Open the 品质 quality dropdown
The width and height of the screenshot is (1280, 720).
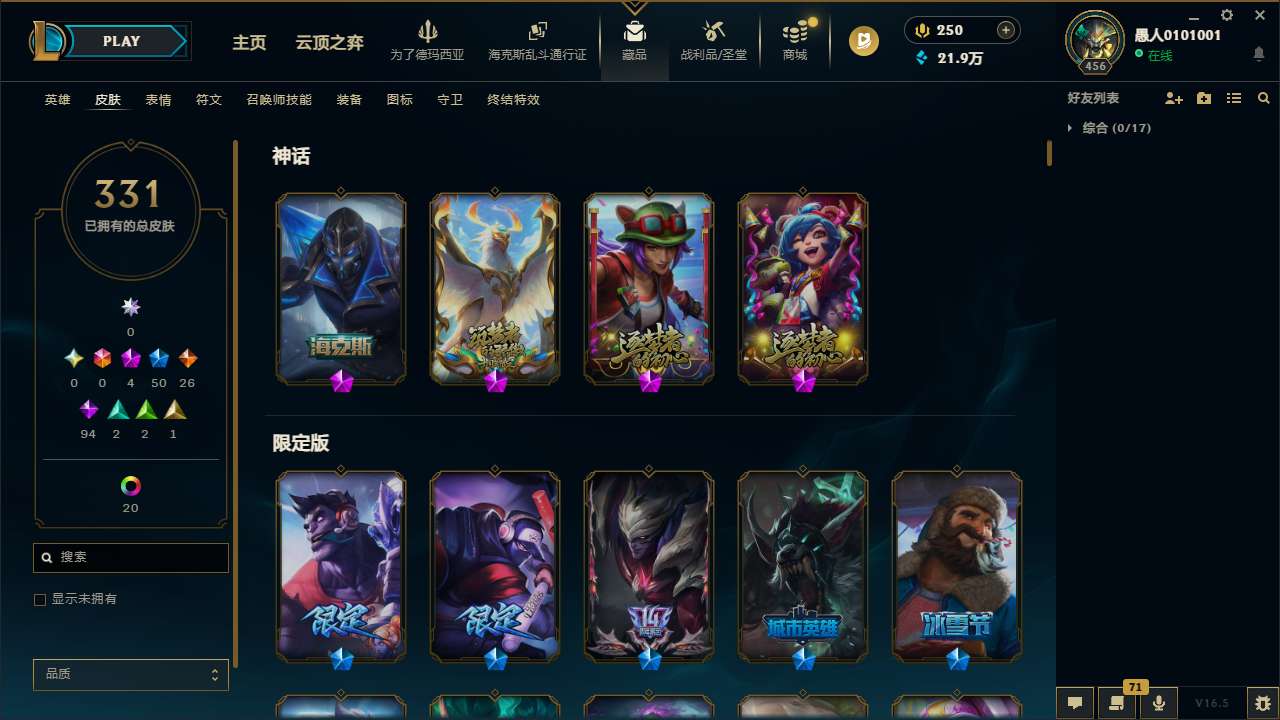[x=130, y=674]
